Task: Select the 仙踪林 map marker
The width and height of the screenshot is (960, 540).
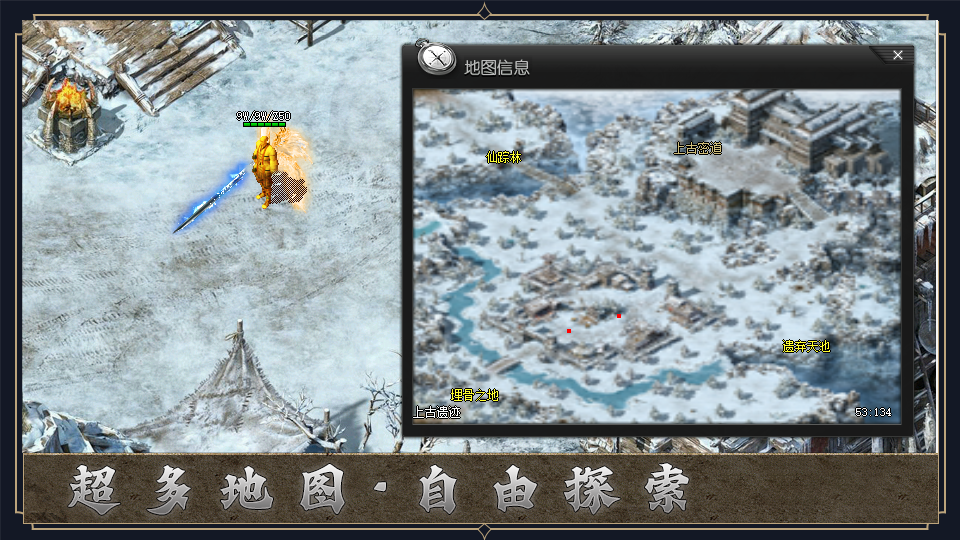Action: 504,158
